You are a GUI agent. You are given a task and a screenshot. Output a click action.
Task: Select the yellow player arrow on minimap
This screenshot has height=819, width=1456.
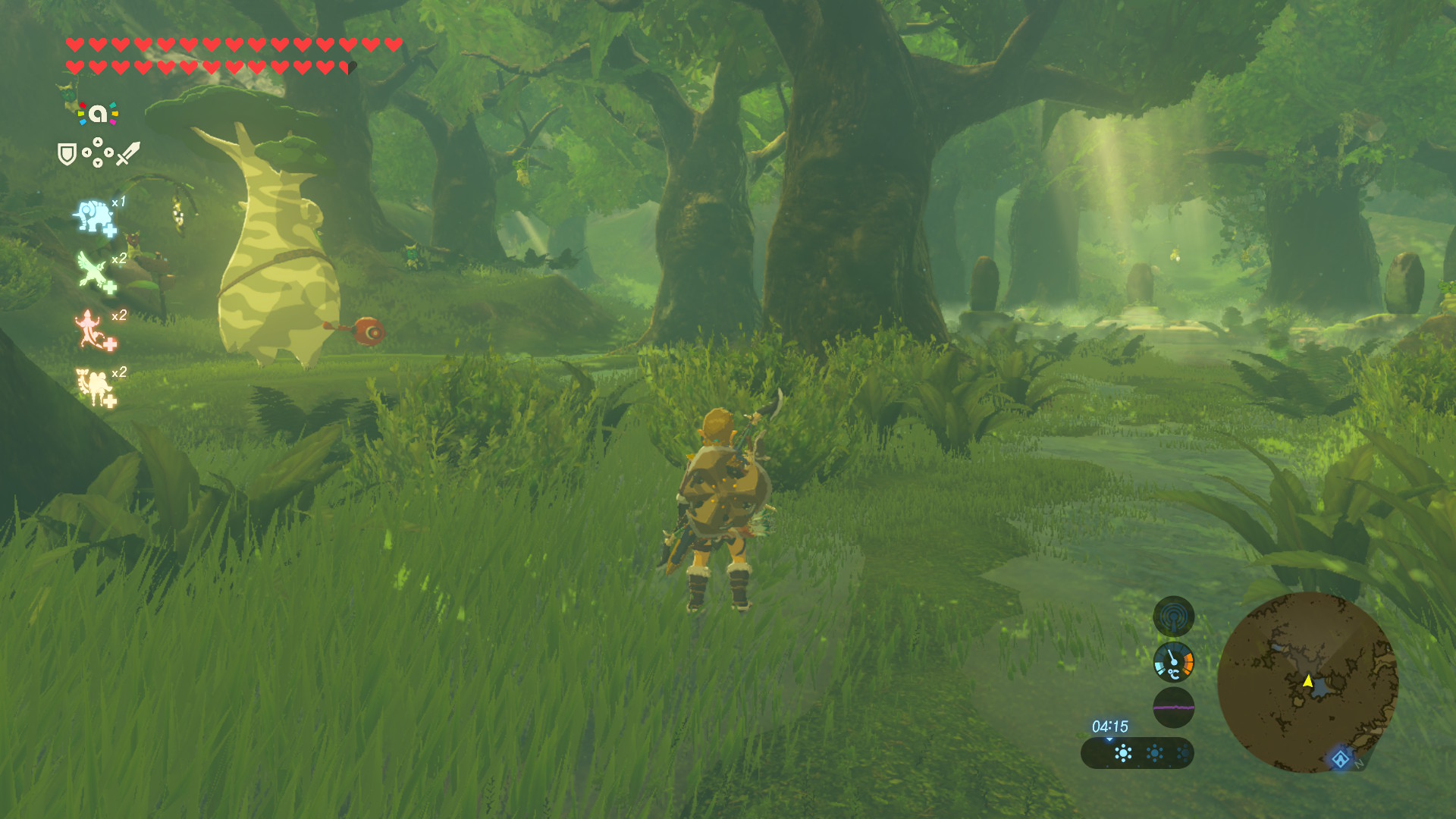tap(1308, 681)
